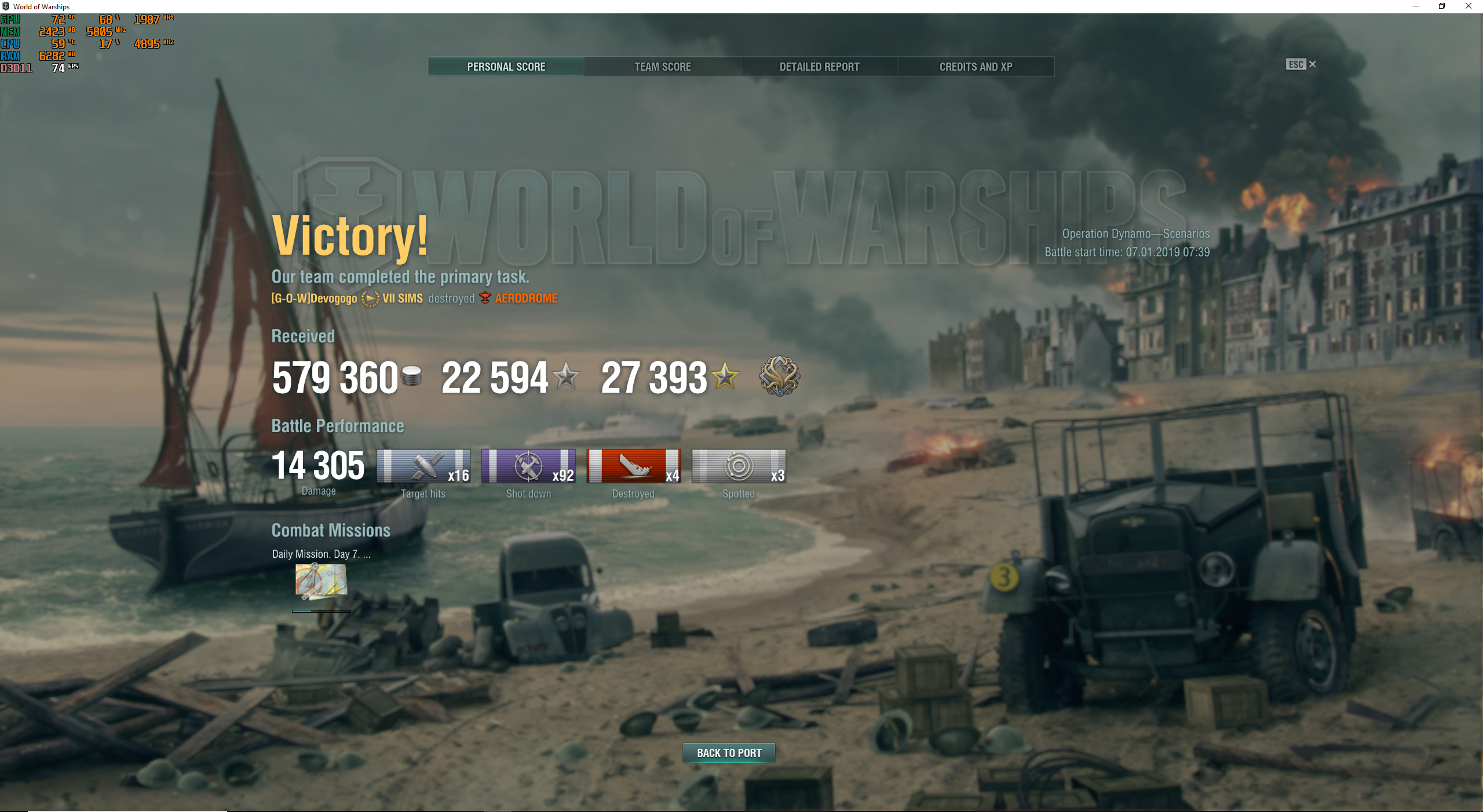The image size is (1483, 812).
Task: View the Credits and XP tab
Action: point(976,67)
